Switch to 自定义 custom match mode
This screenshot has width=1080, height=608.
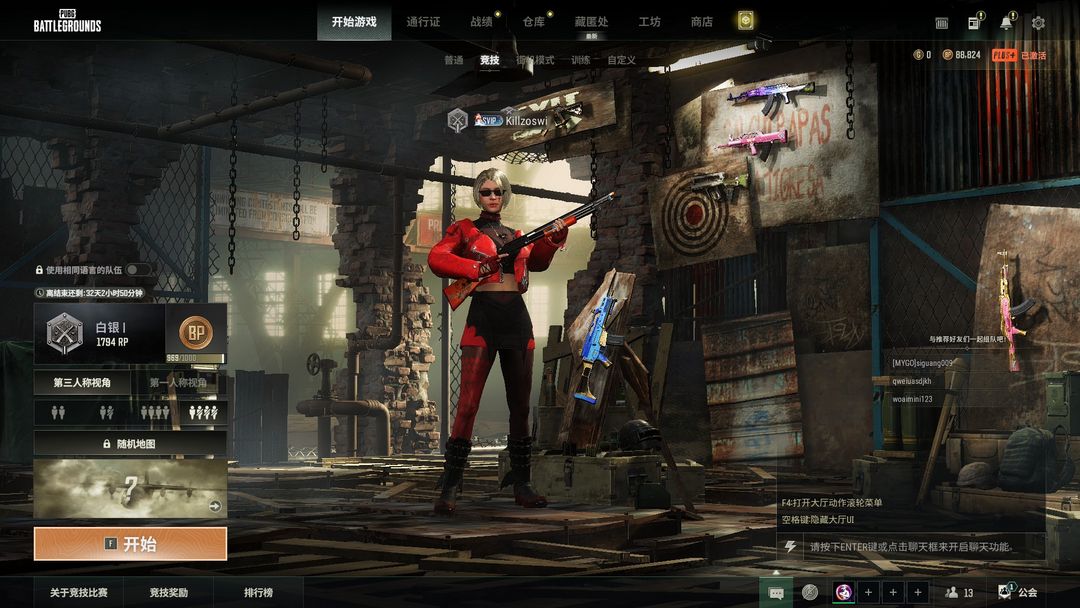pos(622,60)
